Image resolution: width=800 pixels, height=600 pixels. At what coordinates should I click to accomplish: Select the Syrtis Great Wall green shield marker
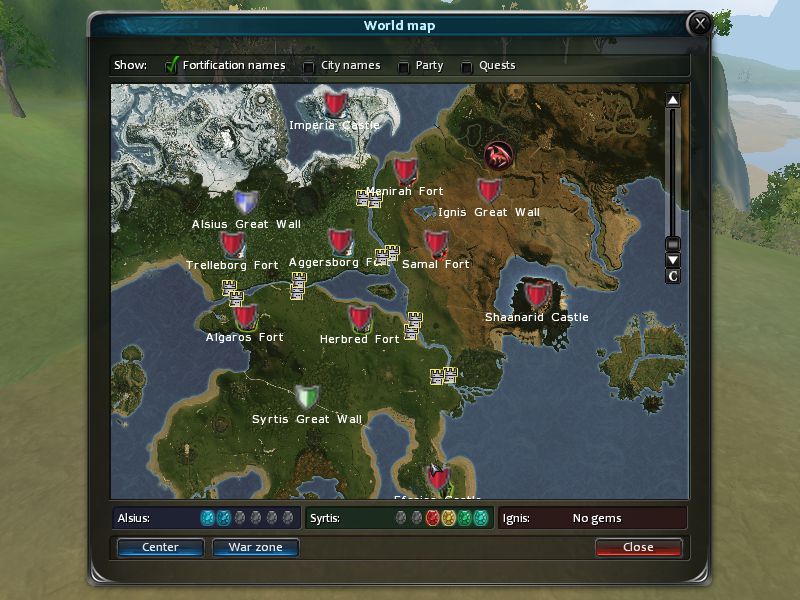(307, 397)
